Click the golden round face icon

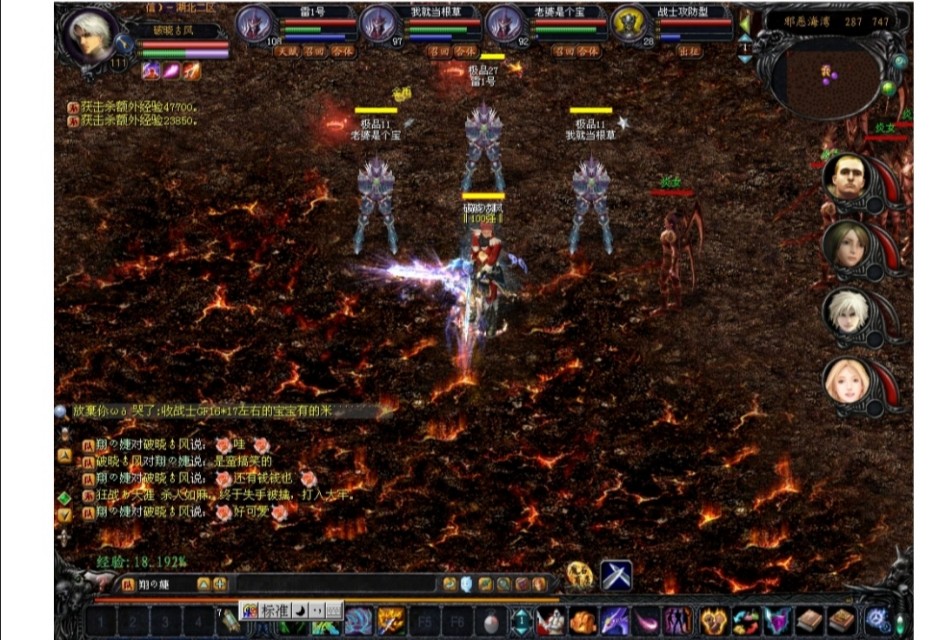[x=579, y=574]
